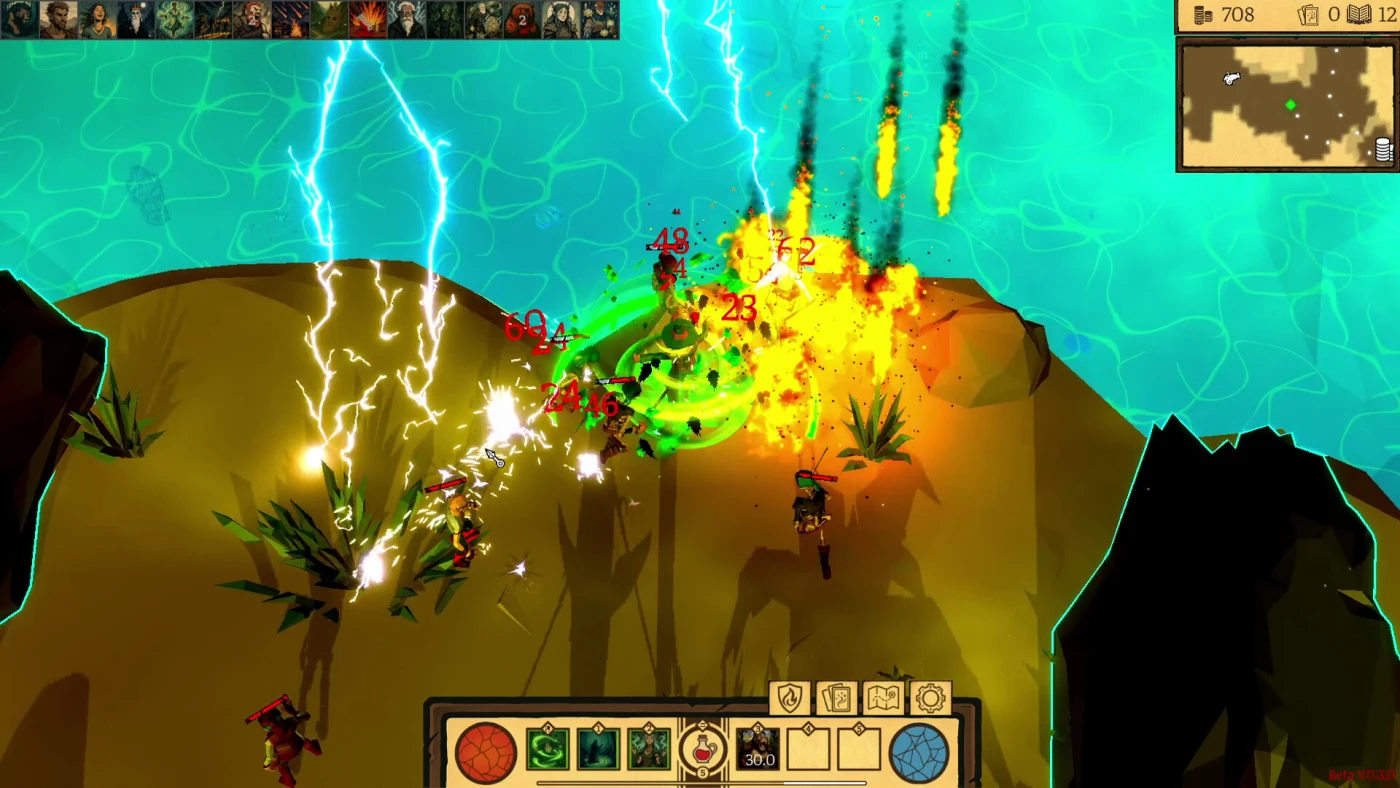Select the roaring bear ability on cooldown
The image size is (1400, 788).
coord(758,750)
